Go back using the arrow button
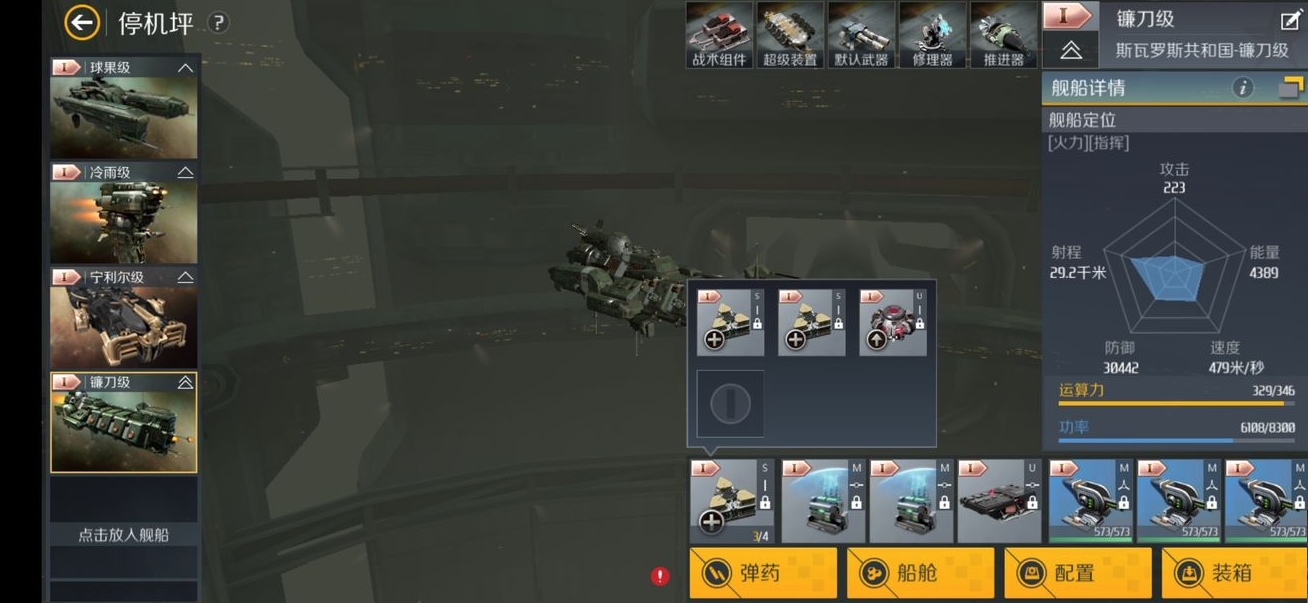This screenshot has width=1308, height=603. (x=82, y=22)
